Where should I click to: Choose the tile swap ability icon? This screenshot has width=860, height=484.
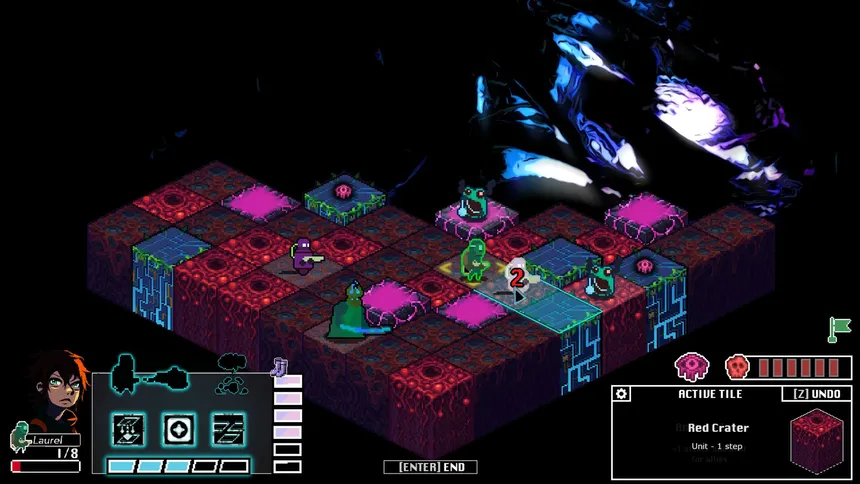click(228, 429)
